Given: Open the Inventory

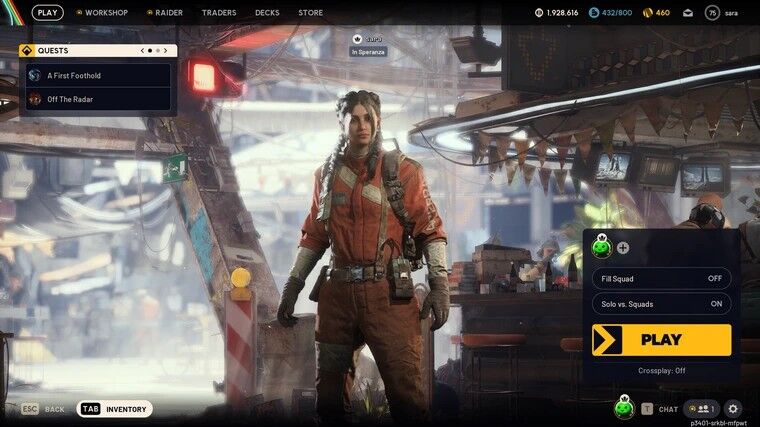Looking at the screenshot, I should tap(115, 409).
